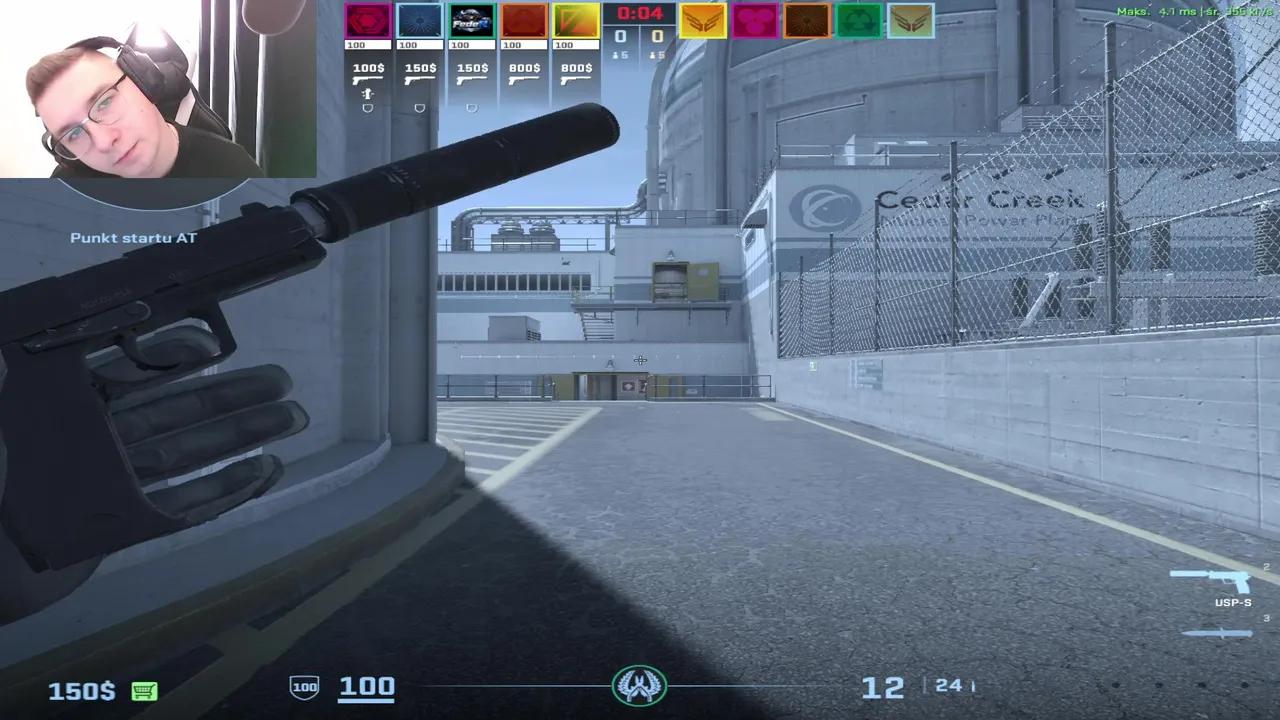Click the pink hexagon avatar on the far left
The height and width of the screenshot is (720, 1280).
point(367,20)
